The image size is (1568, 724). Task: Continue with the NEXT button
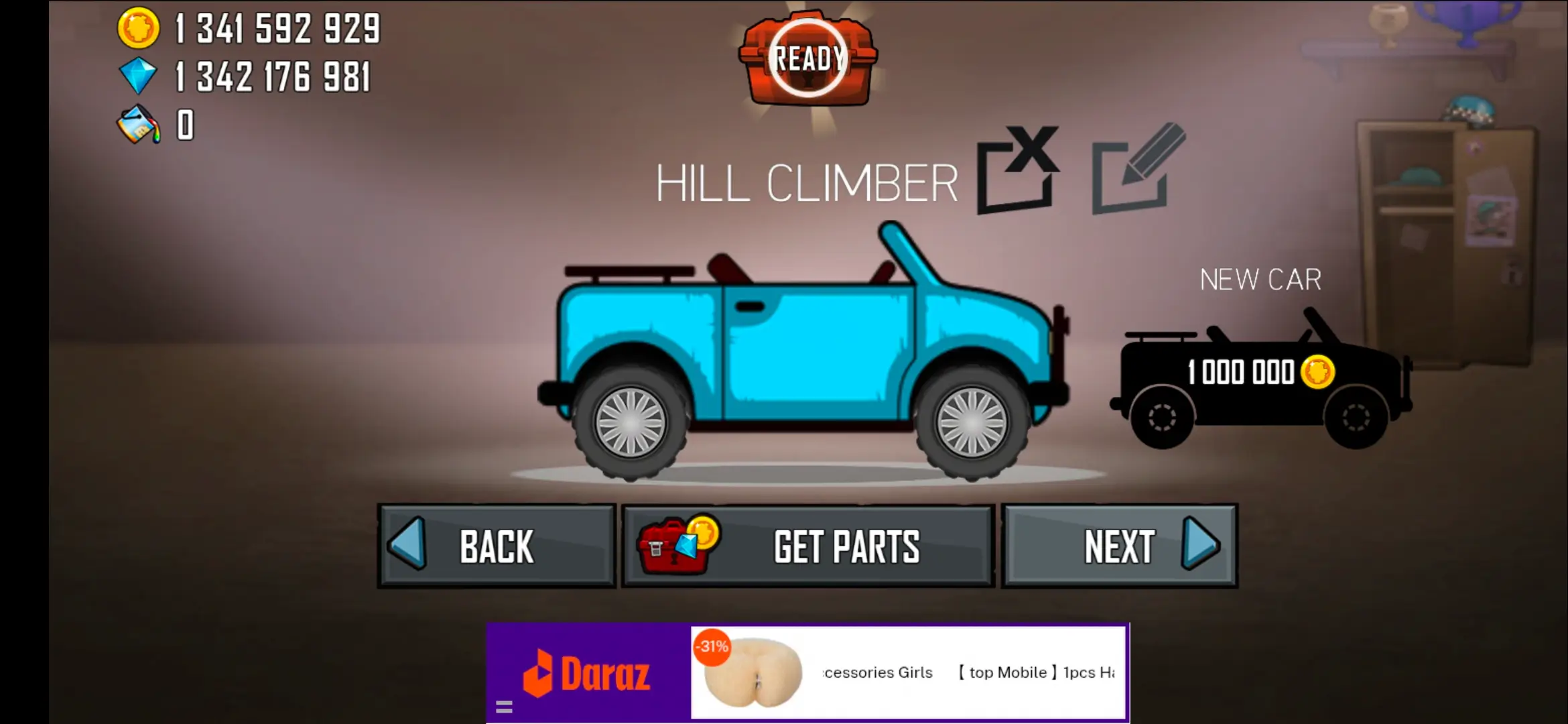(x=1120, y=546)
